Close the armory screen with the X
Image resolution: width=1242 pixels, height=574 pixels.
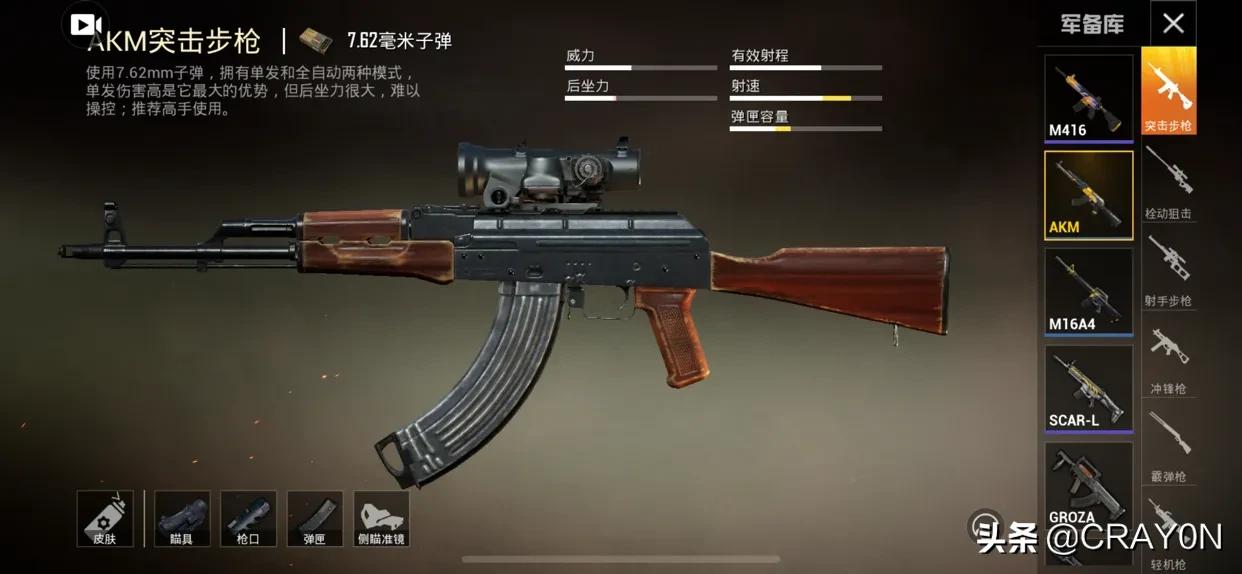coord(1173,24)
